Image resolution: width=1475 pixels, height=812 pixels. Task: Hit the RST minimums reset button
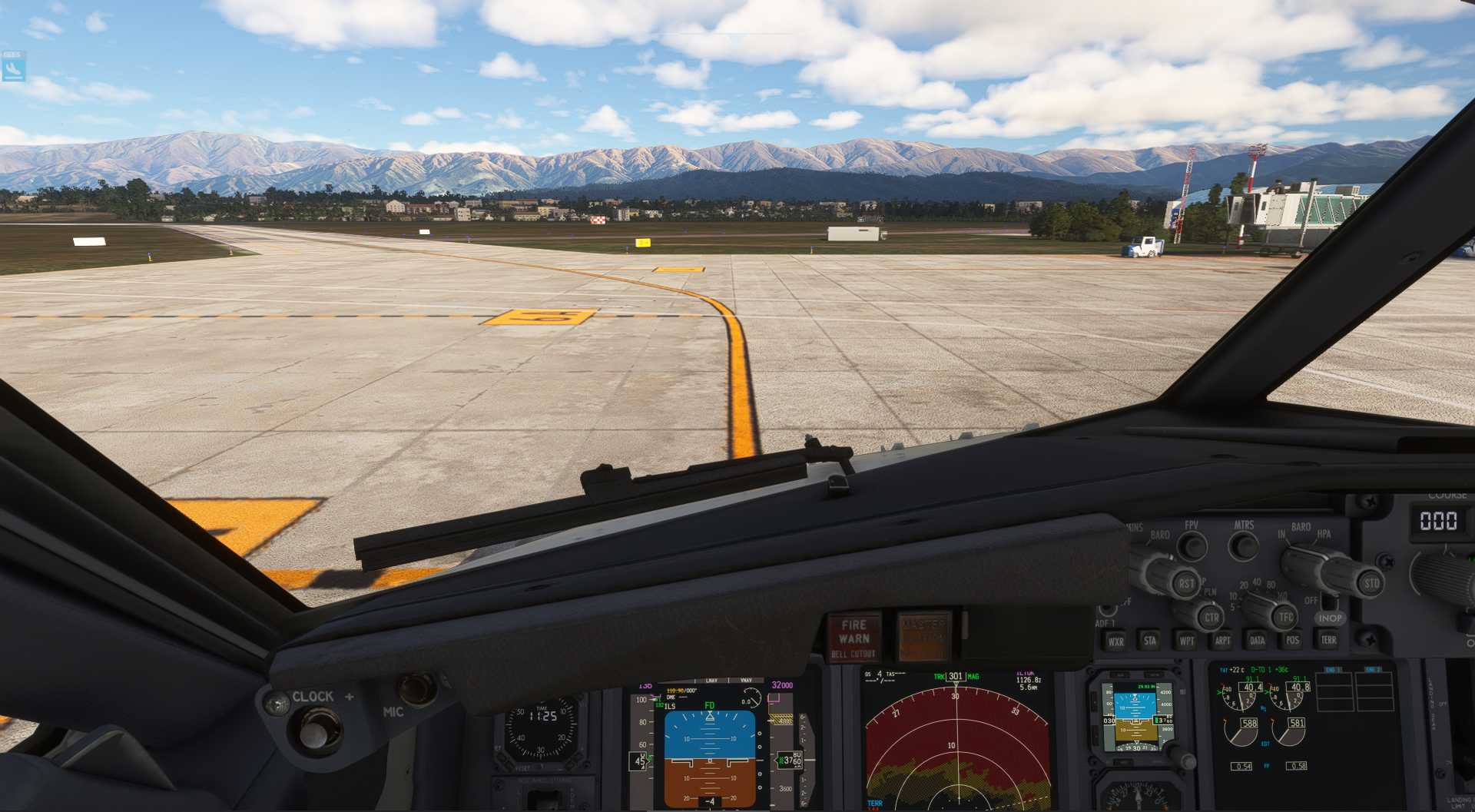tap(1186, 584)
